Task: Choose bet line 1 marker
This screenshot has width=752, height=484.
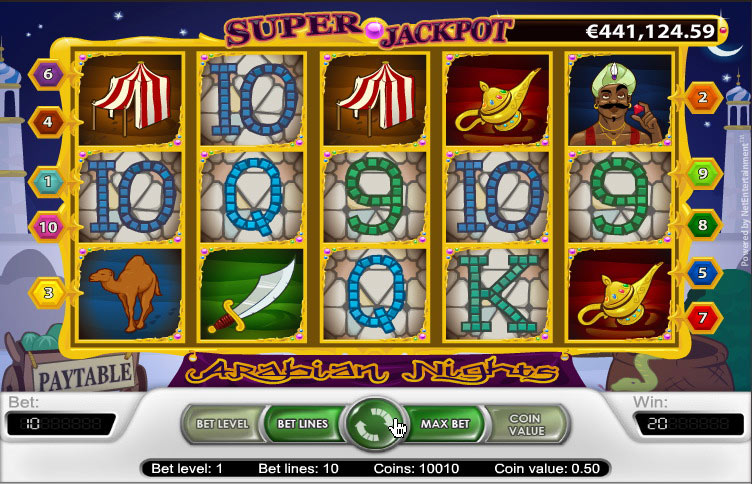Action: 46,180
